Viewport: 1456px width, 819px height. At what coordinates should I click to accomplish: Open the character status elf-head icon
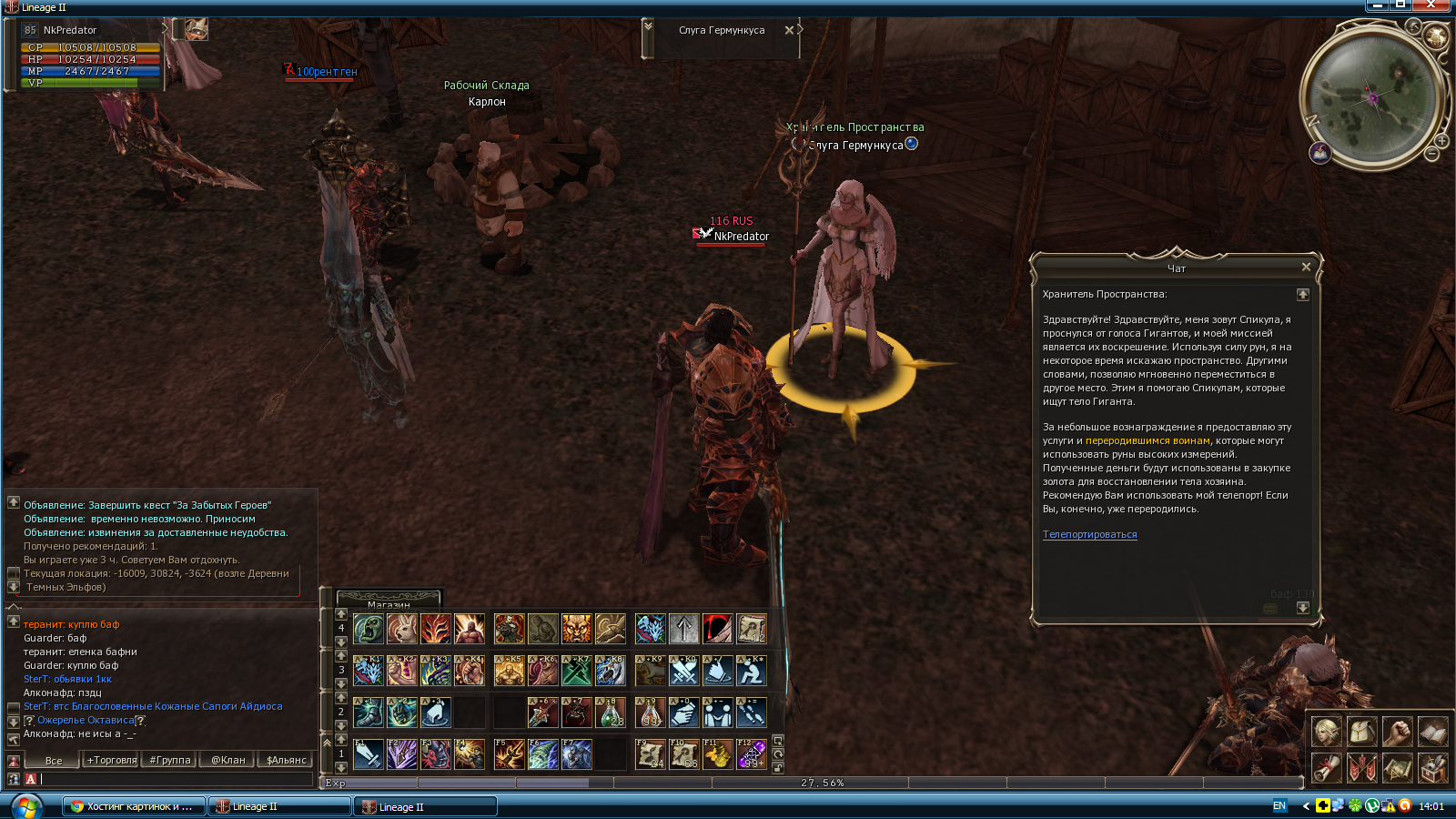pos(1326,731)
